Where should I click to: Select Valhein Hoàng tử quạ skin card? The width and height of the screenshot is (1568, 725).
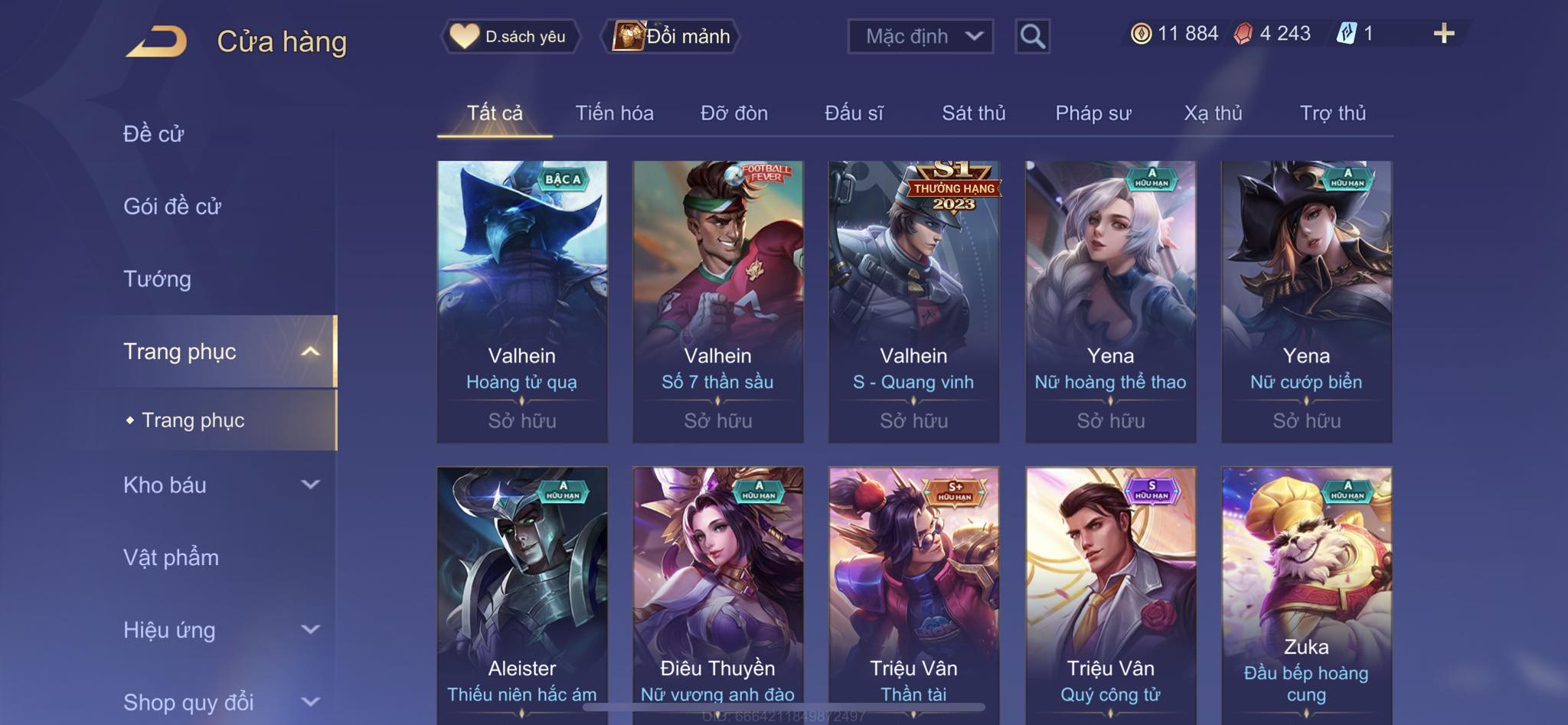[522, 301]
